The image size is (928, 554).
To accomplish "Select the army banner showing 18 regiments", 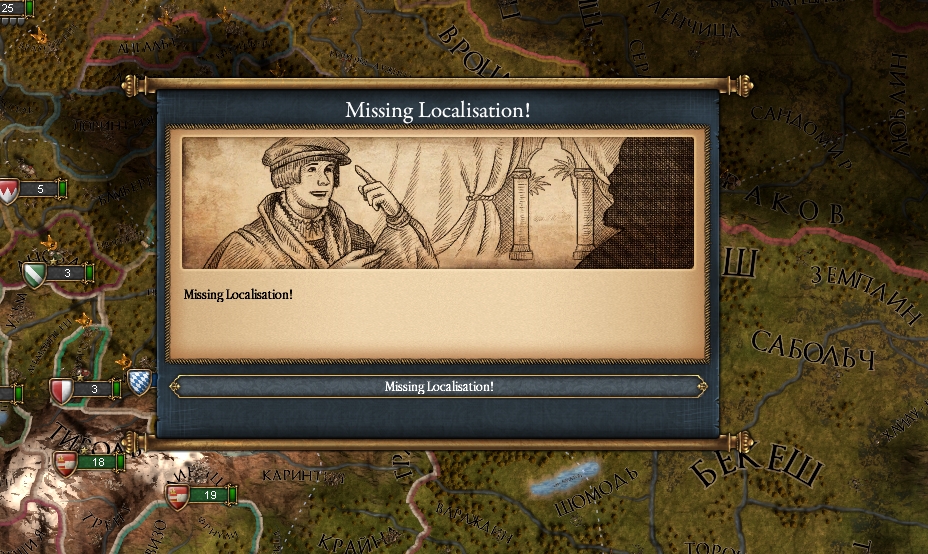I will pyautogui.click(x=97, y=462).
